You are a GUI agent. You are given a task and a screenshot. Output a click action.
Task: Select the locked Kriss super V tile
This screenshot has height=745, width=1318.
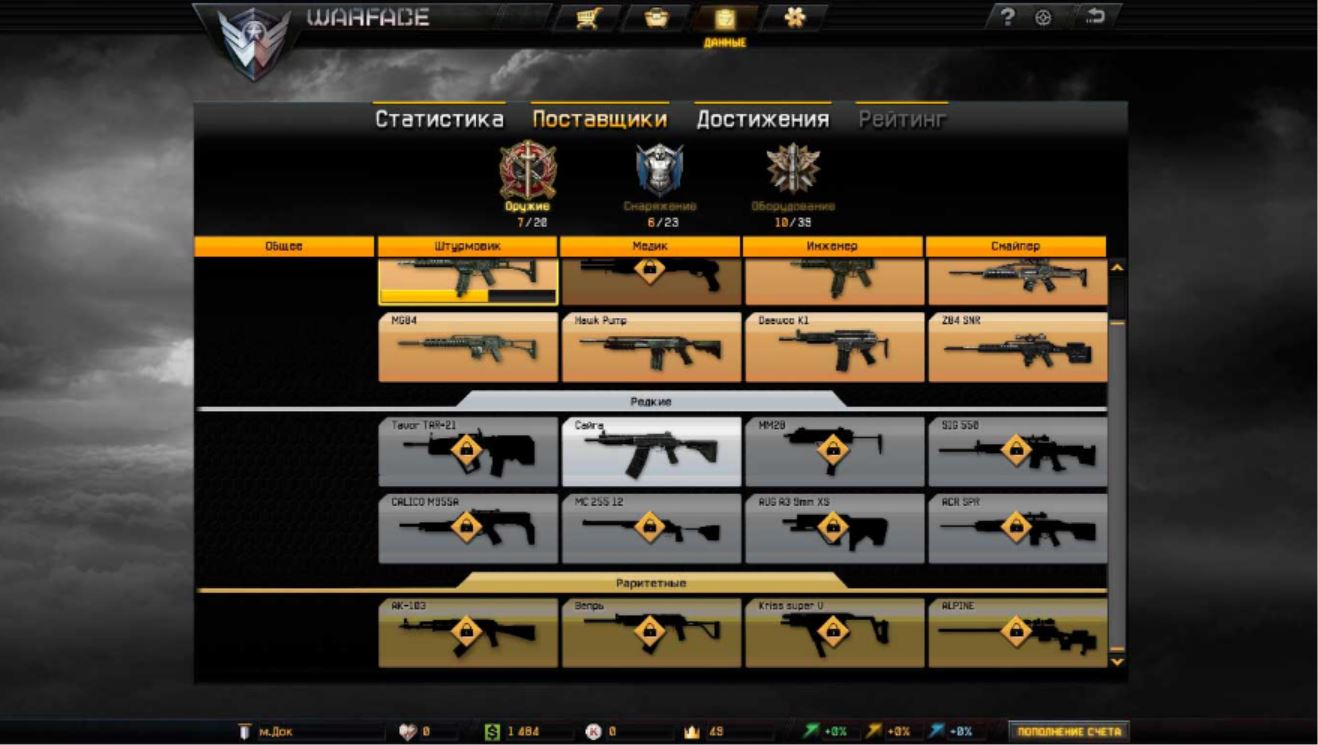pos(833,632)
